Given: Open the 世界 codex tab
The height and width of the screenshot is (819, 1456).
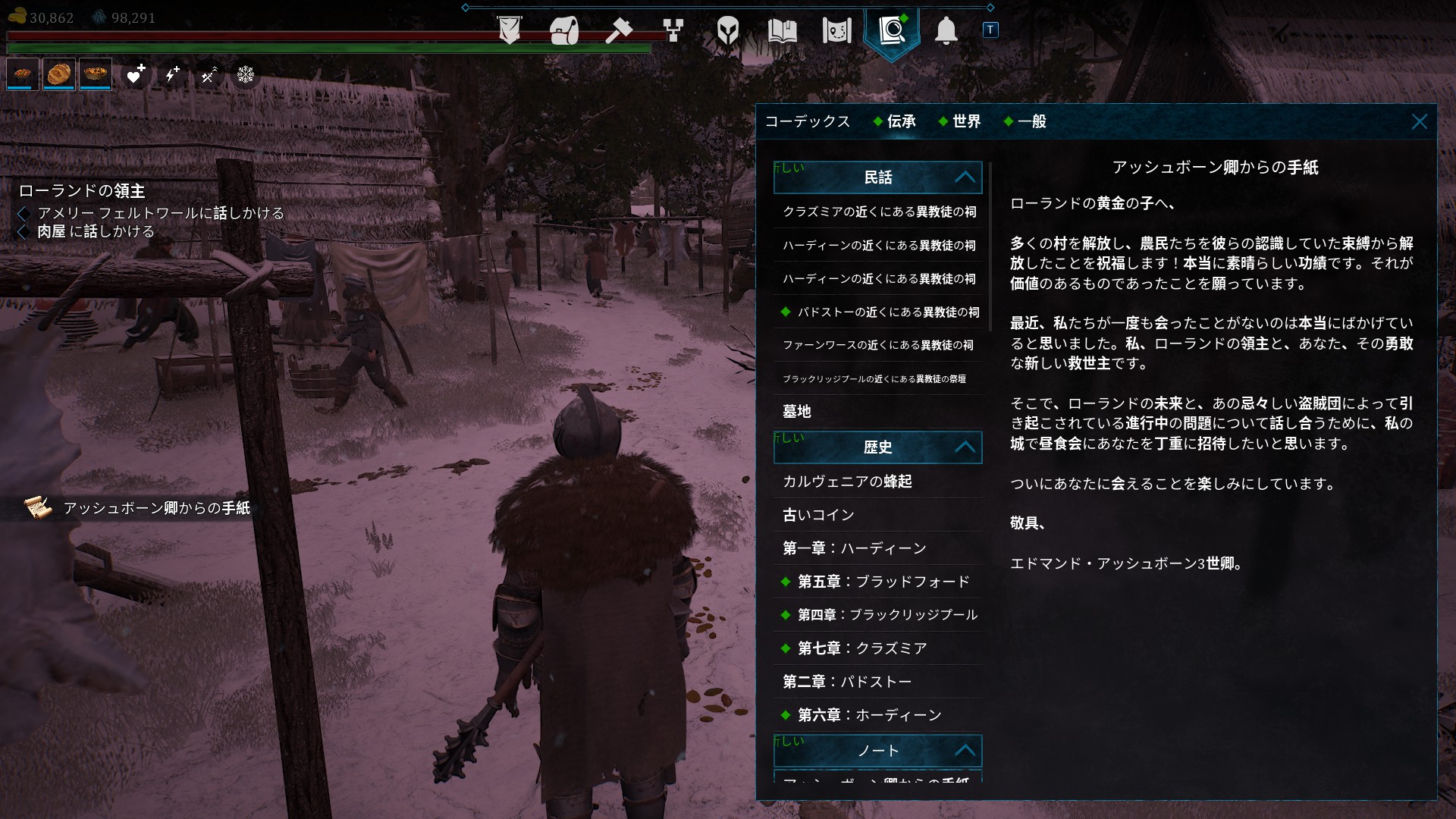Looking at the screenshot, I should tap(966, 121).
